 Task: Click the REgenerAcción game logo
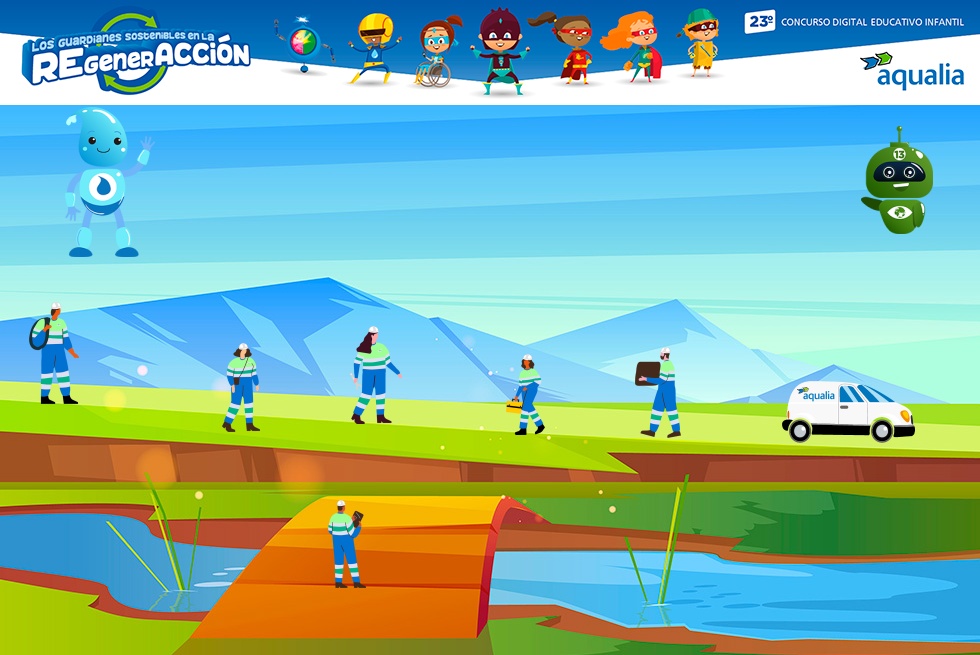138,55
